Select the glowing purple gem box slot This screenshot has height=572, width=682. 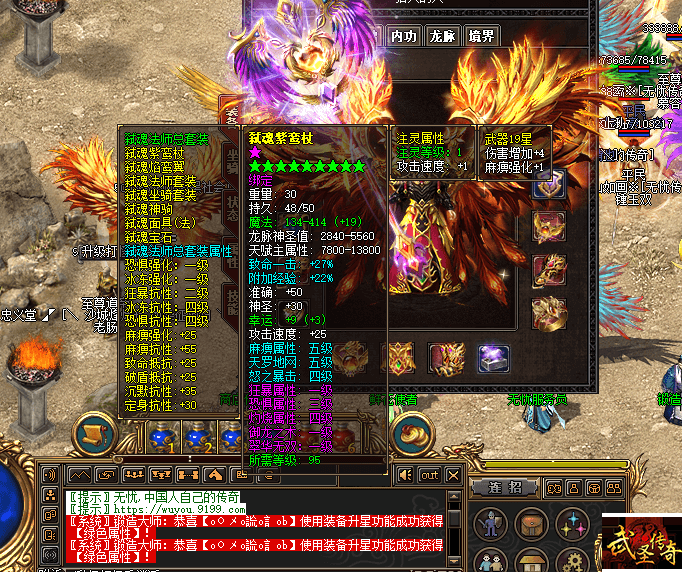(492, 357)
